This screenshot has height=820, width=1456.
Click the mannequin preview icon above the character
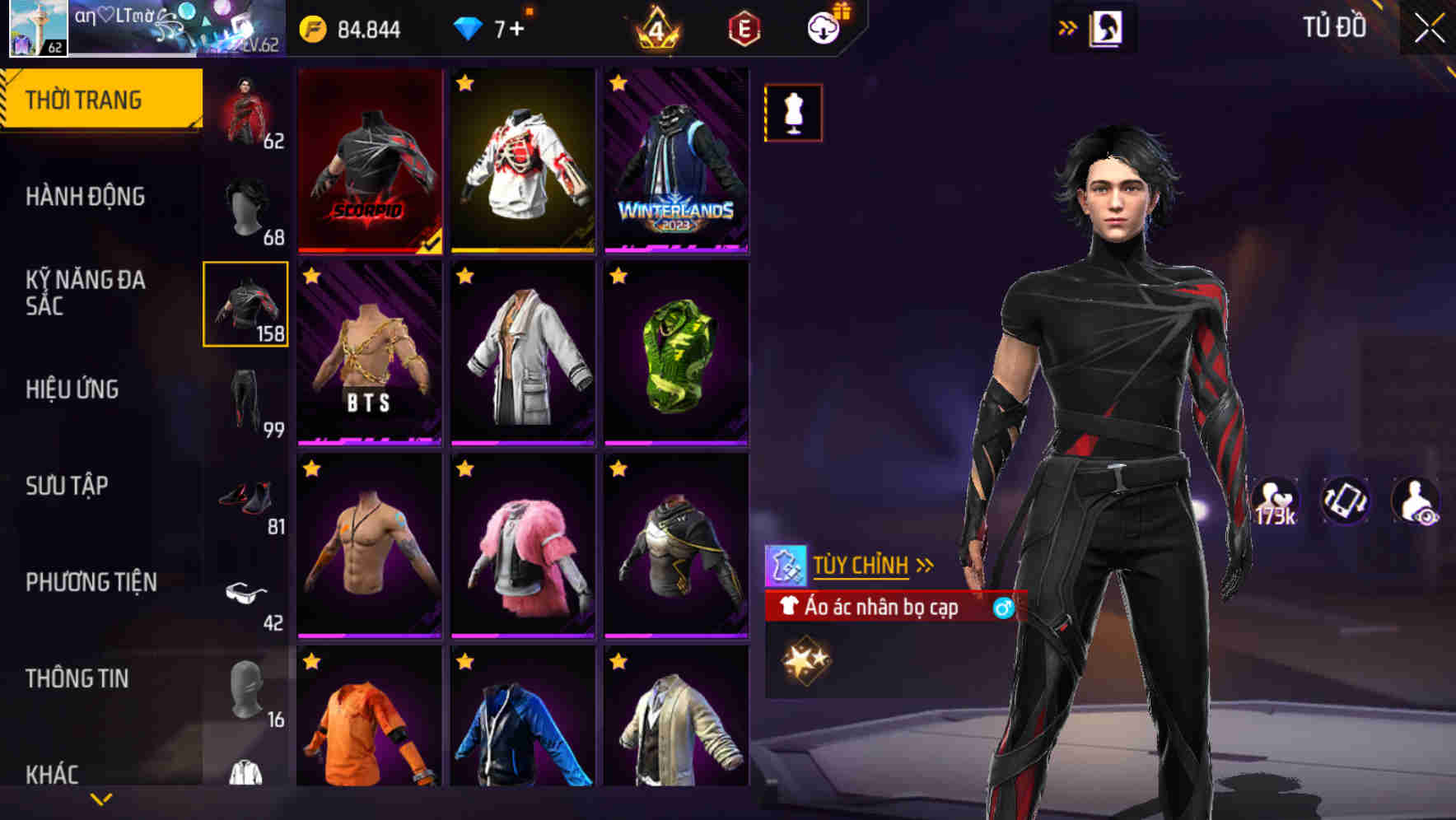tap(792, 113)
